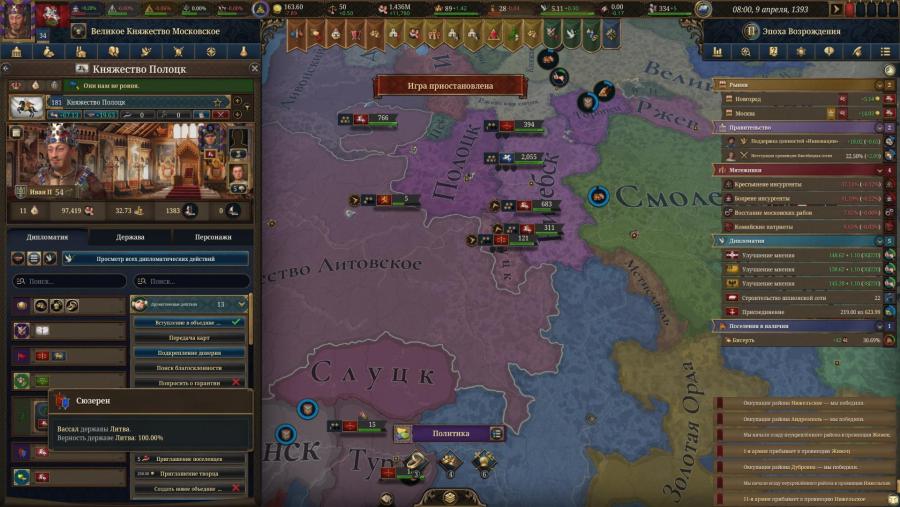Open the Великое Княжество Московское country header
The height and width of the screenshot is (507, 900).
click(142, 31)
